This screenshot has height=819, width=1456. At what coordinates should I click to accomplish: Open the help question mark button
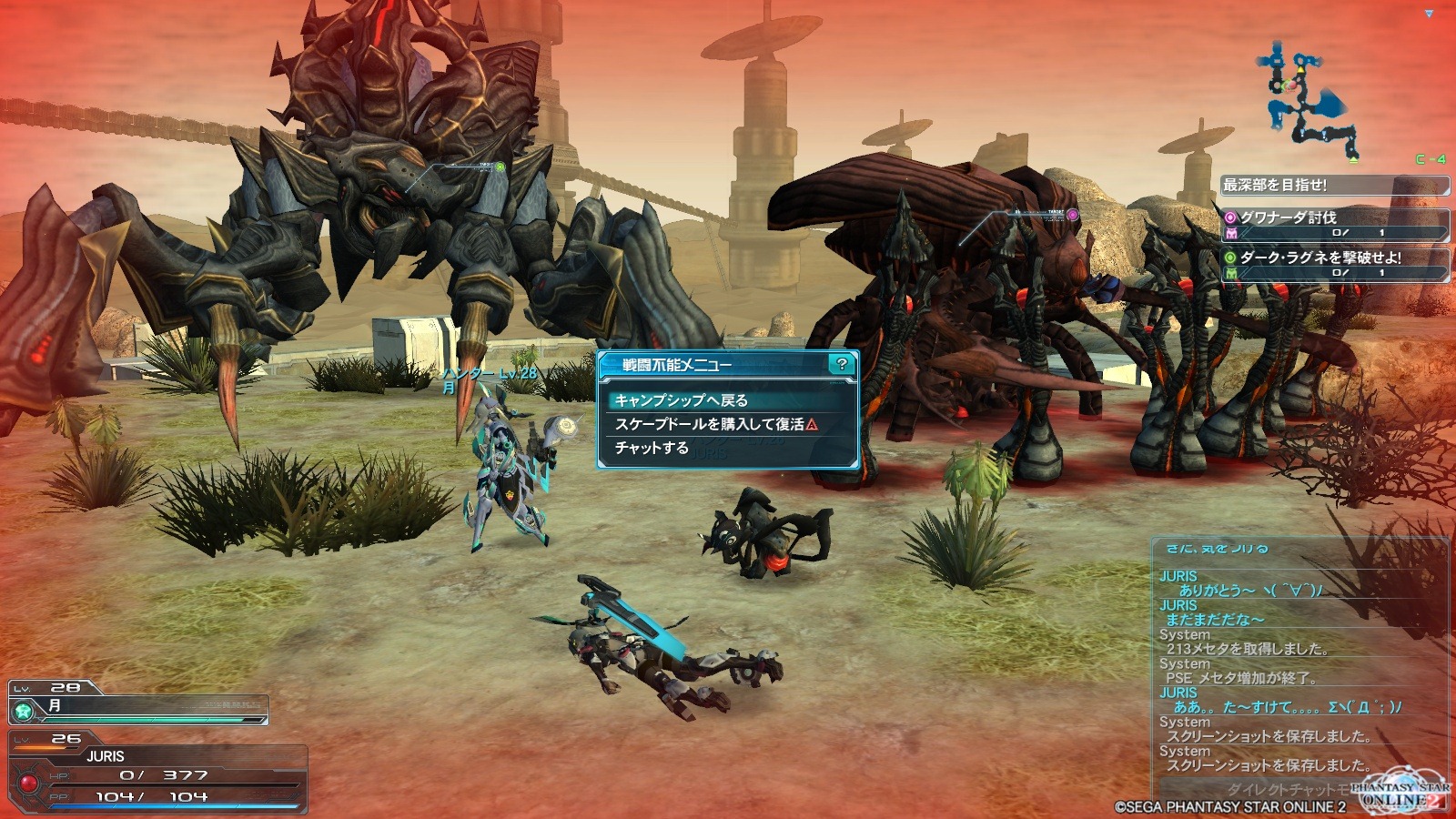coord(842,364)
